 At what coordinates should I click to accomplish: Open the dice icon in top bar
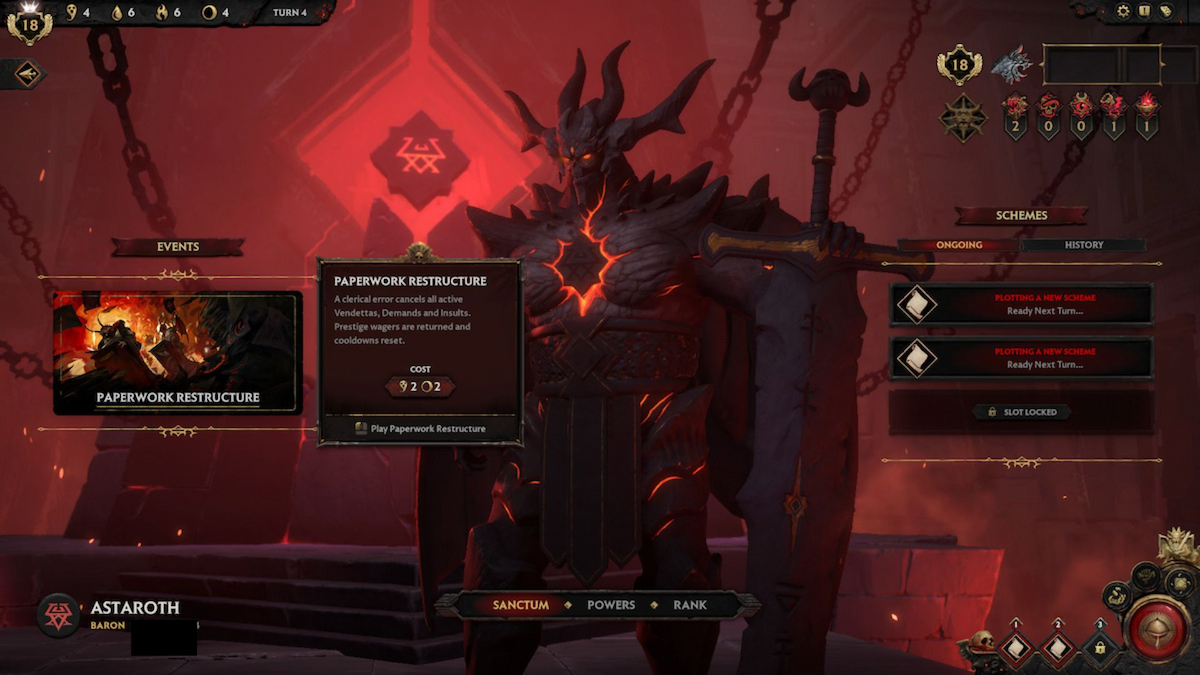coord(1167,11)
